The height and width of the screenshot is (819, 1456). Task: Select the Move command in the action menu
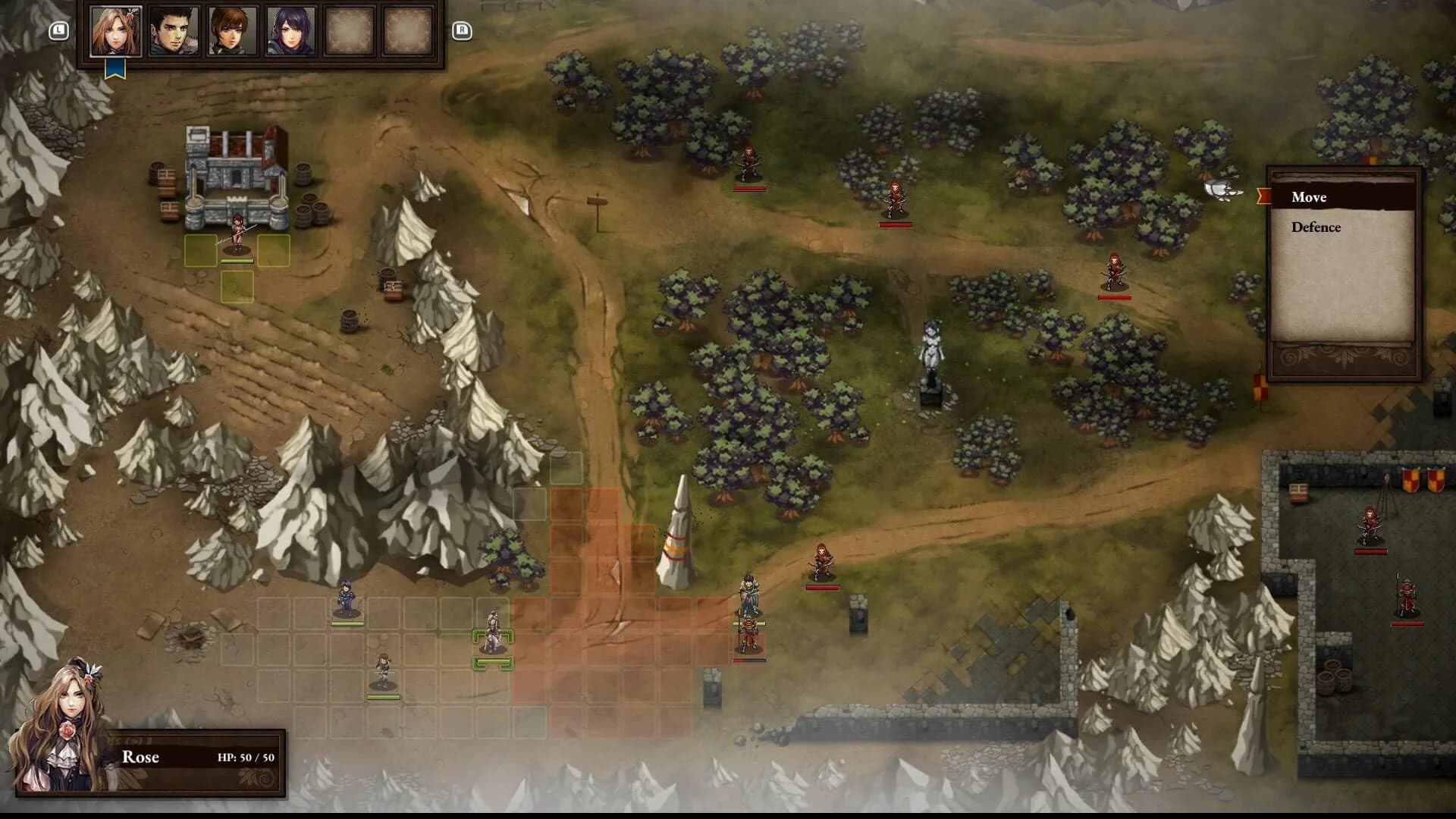(x=1308, y=197)
